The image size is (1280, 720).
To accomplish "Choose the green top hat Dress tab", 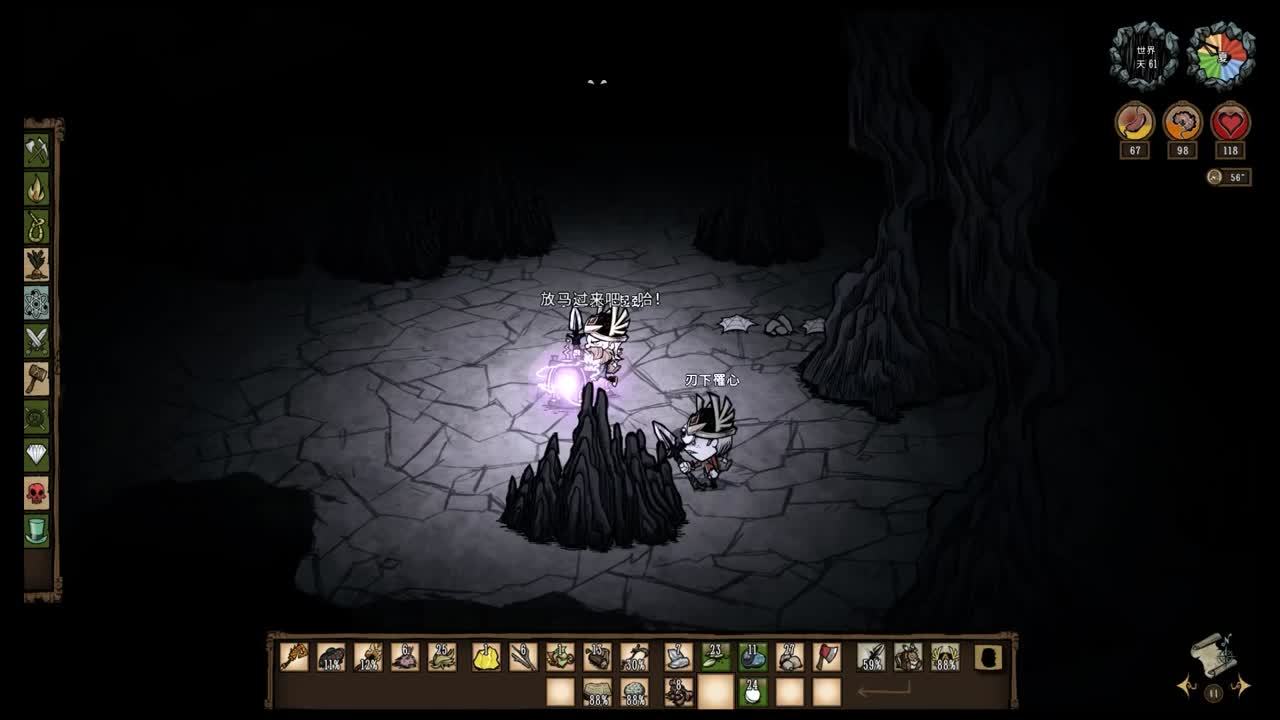I will pos(37,531).
